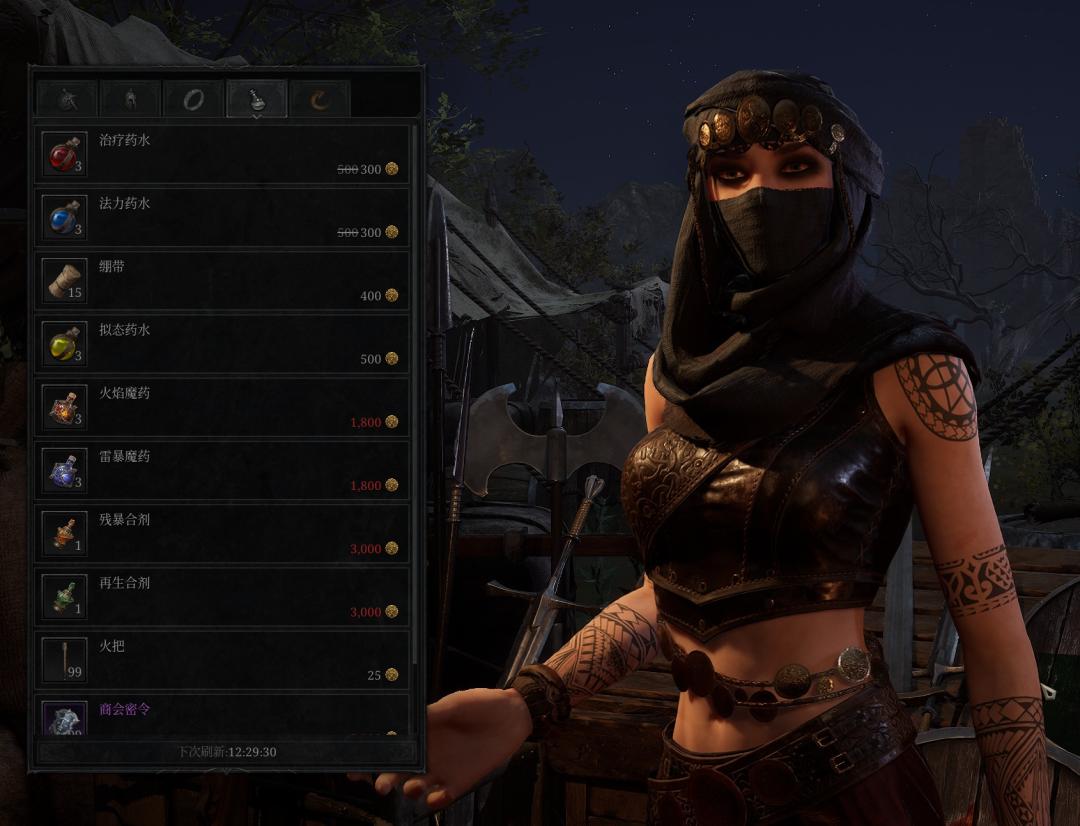This screenshot has height=826, width=1080.
Task: Select the 法力药水 mana potion row
Action: click(222, 217)
